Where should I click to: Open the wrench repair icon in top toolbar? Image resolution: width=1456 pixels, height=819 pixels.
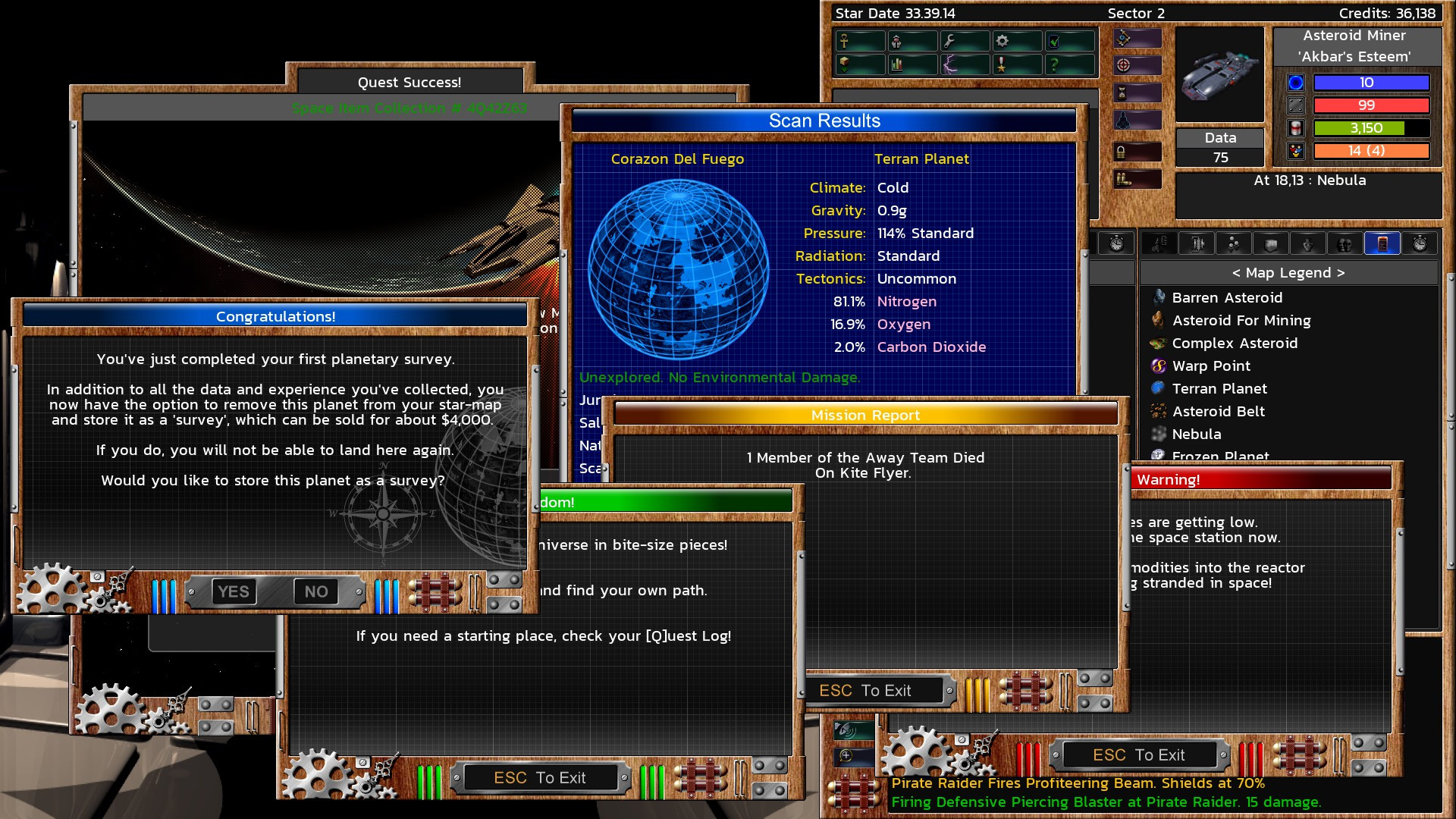pyautogui.click(x=949, y=42)
